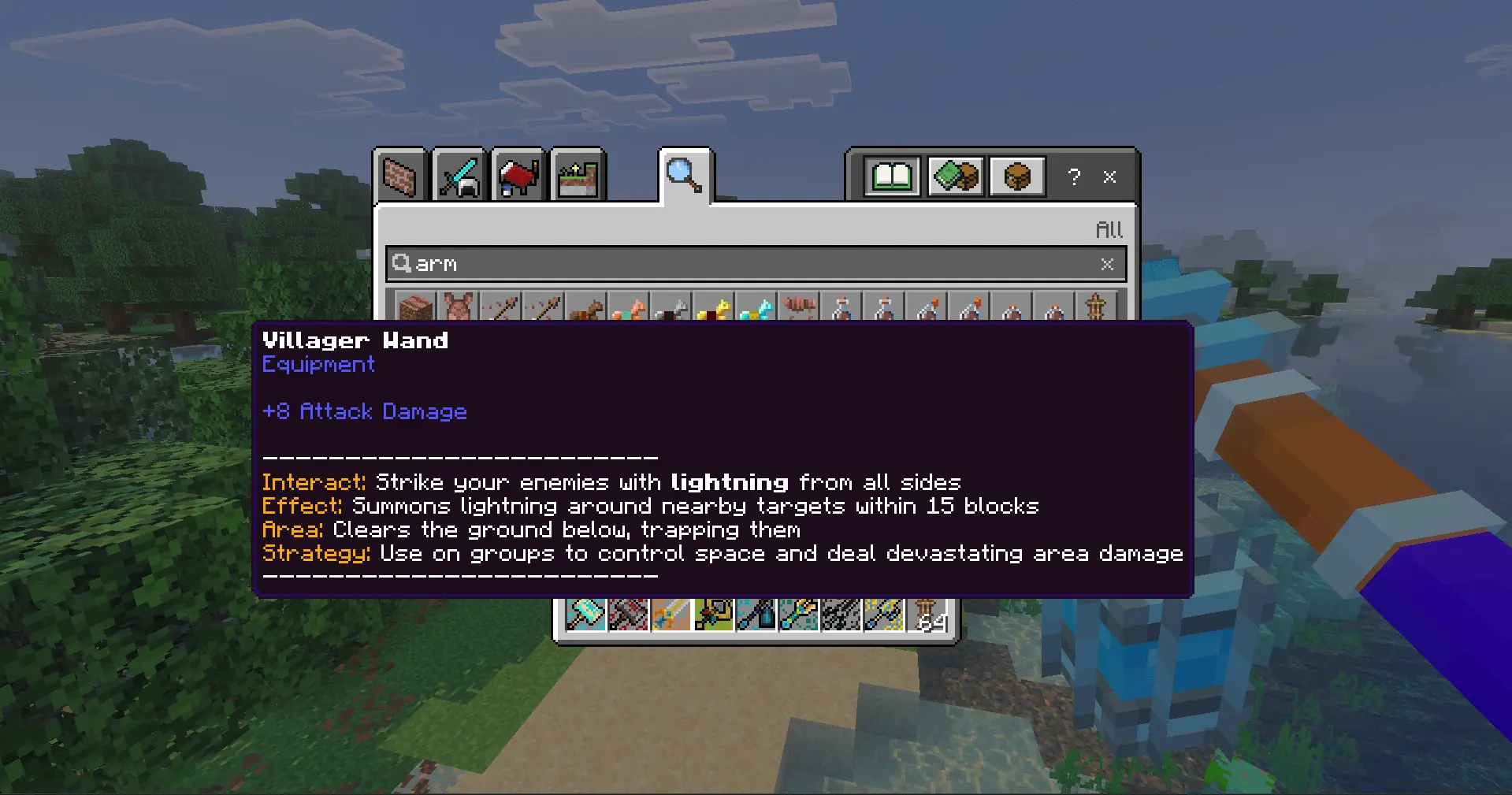Choose the creative layout with book and chest
This screenshot has width=1512, height=795.
(955, 176)
